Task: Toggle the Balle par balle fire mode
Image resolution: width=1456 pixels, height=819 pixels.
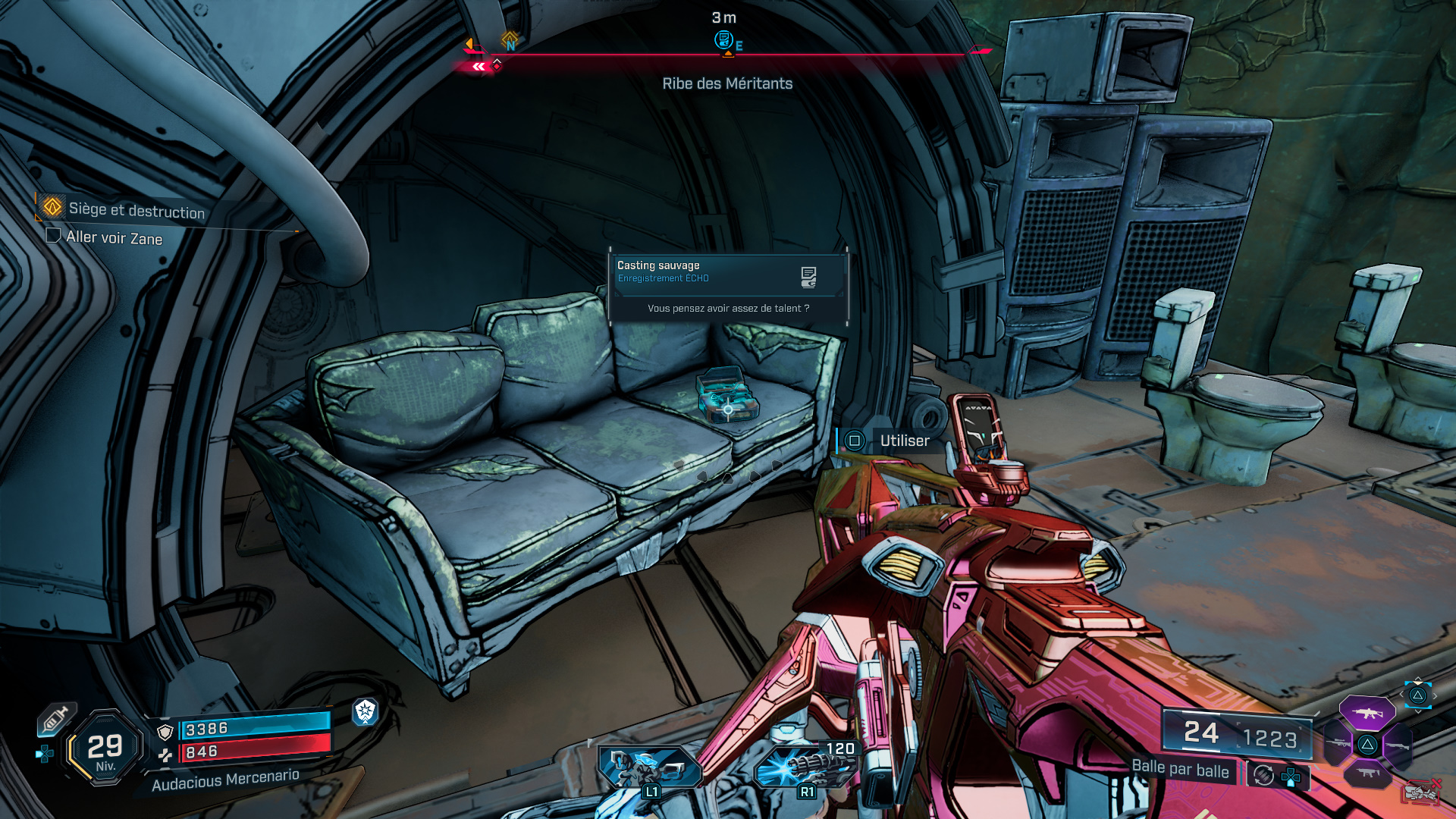Action: point(1180,769)
